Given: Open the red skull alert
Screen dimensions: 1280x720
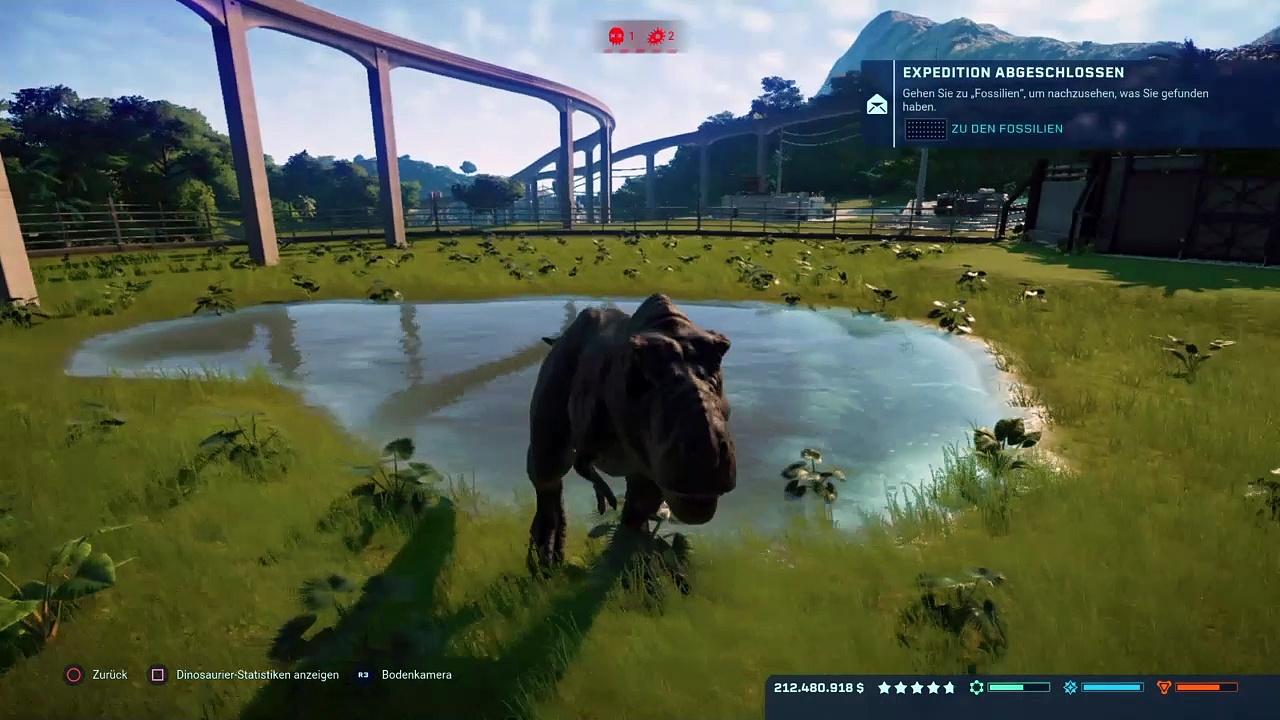Looking at the screenshot, I should coord(616,37).
